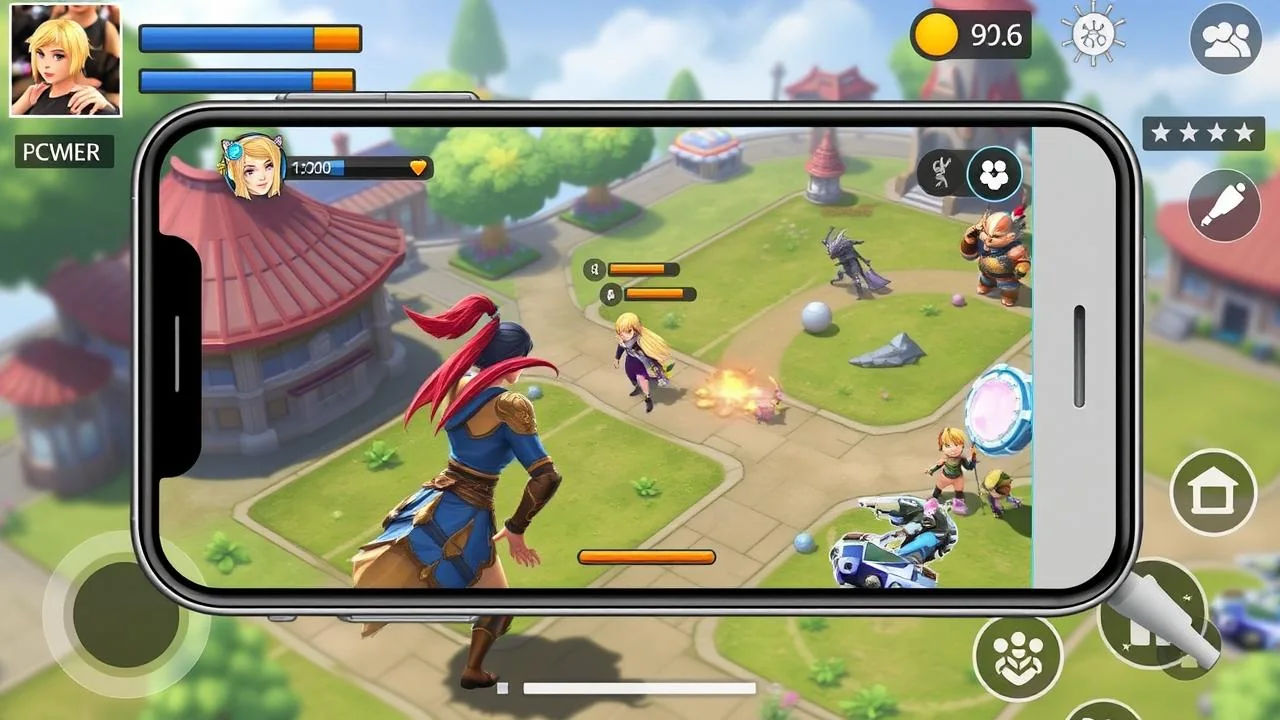Toggle the running figure icon
This screenshot has width=1280, height=720.
point(940,173)
